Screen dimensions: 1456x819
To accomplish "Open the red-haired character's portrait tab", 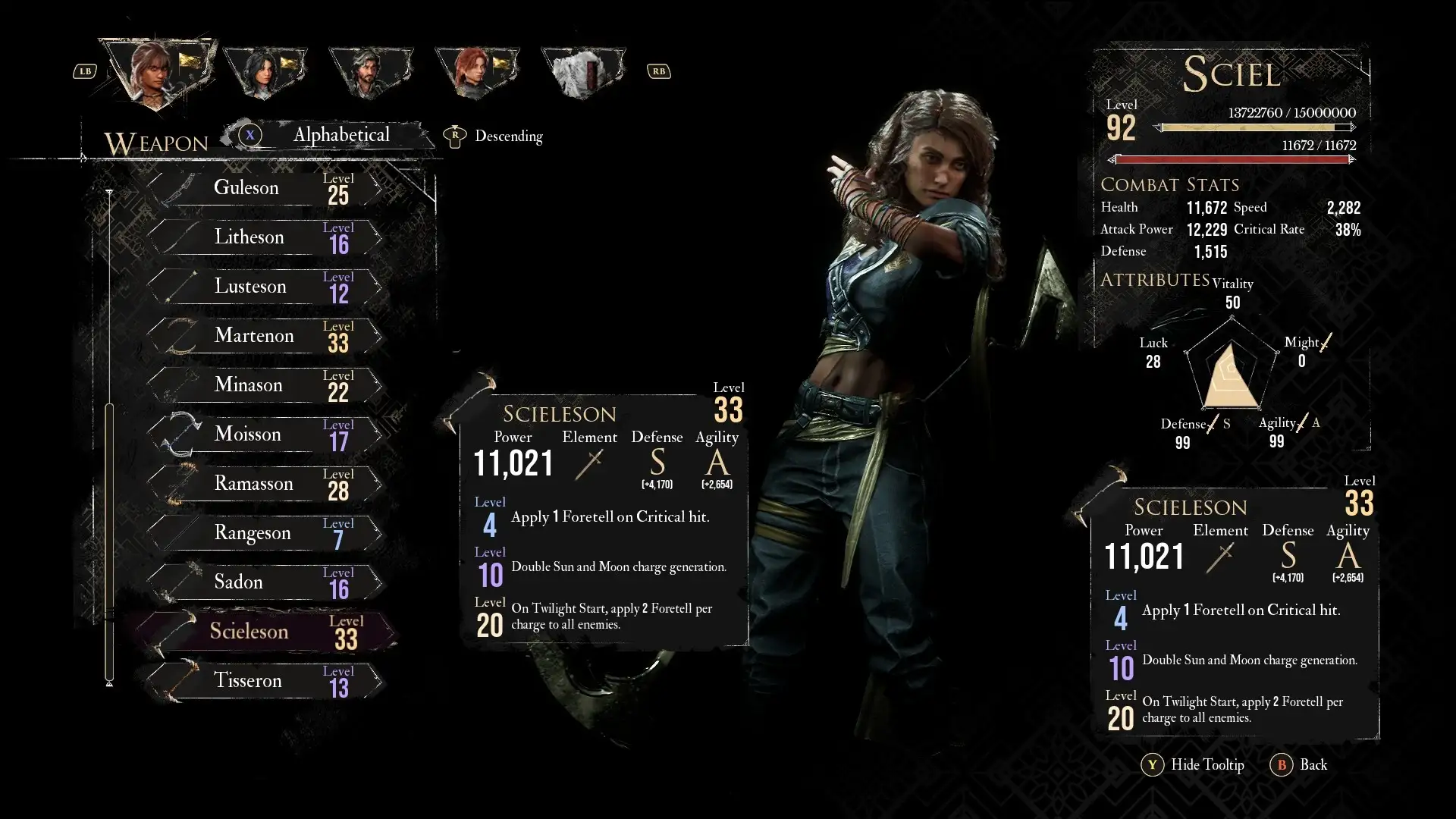I will click(476, 73).
